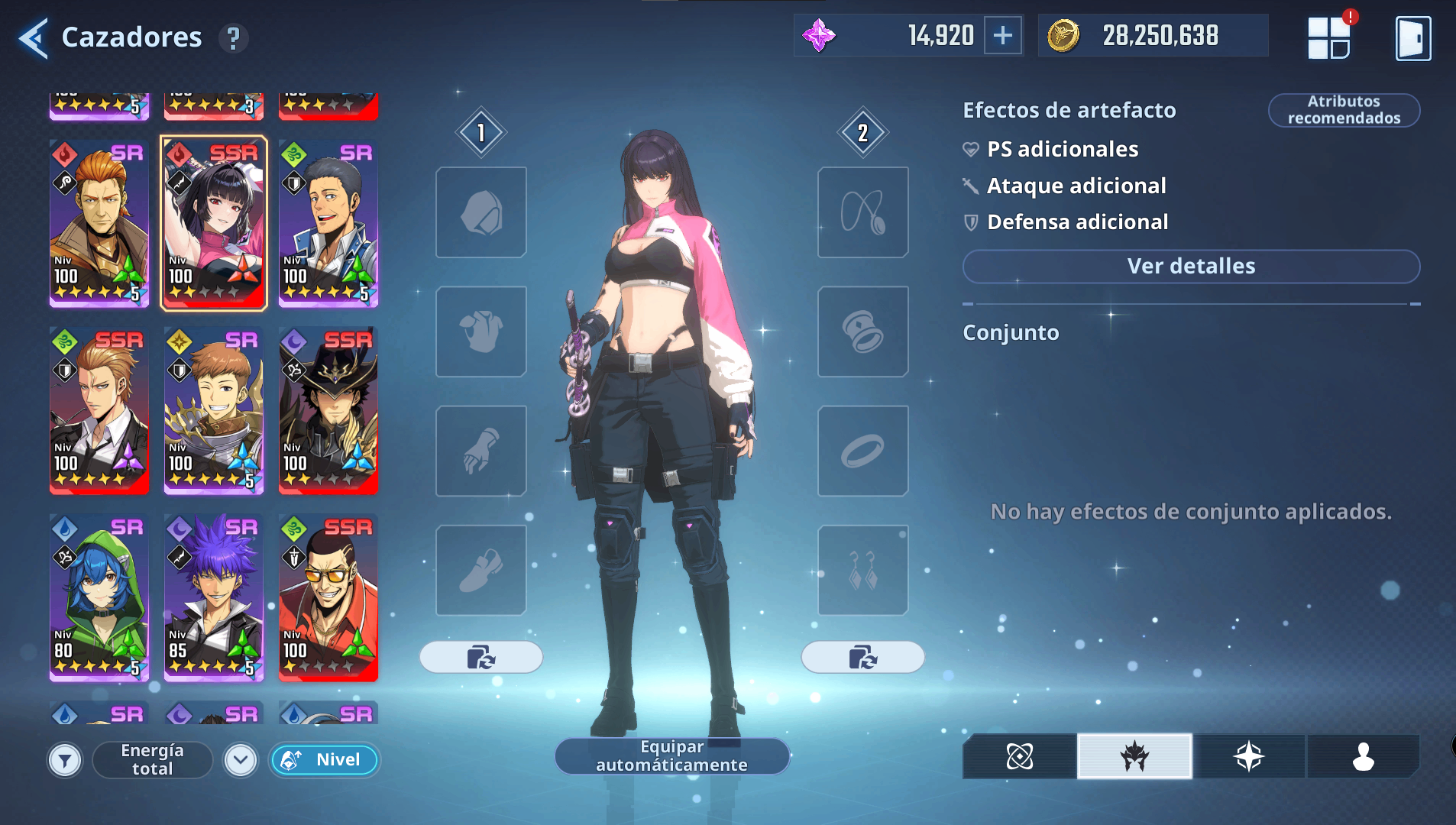Screen dimensions: 1456x825
Task: Open the earrings artifact slot
Action: click(862, 570)
